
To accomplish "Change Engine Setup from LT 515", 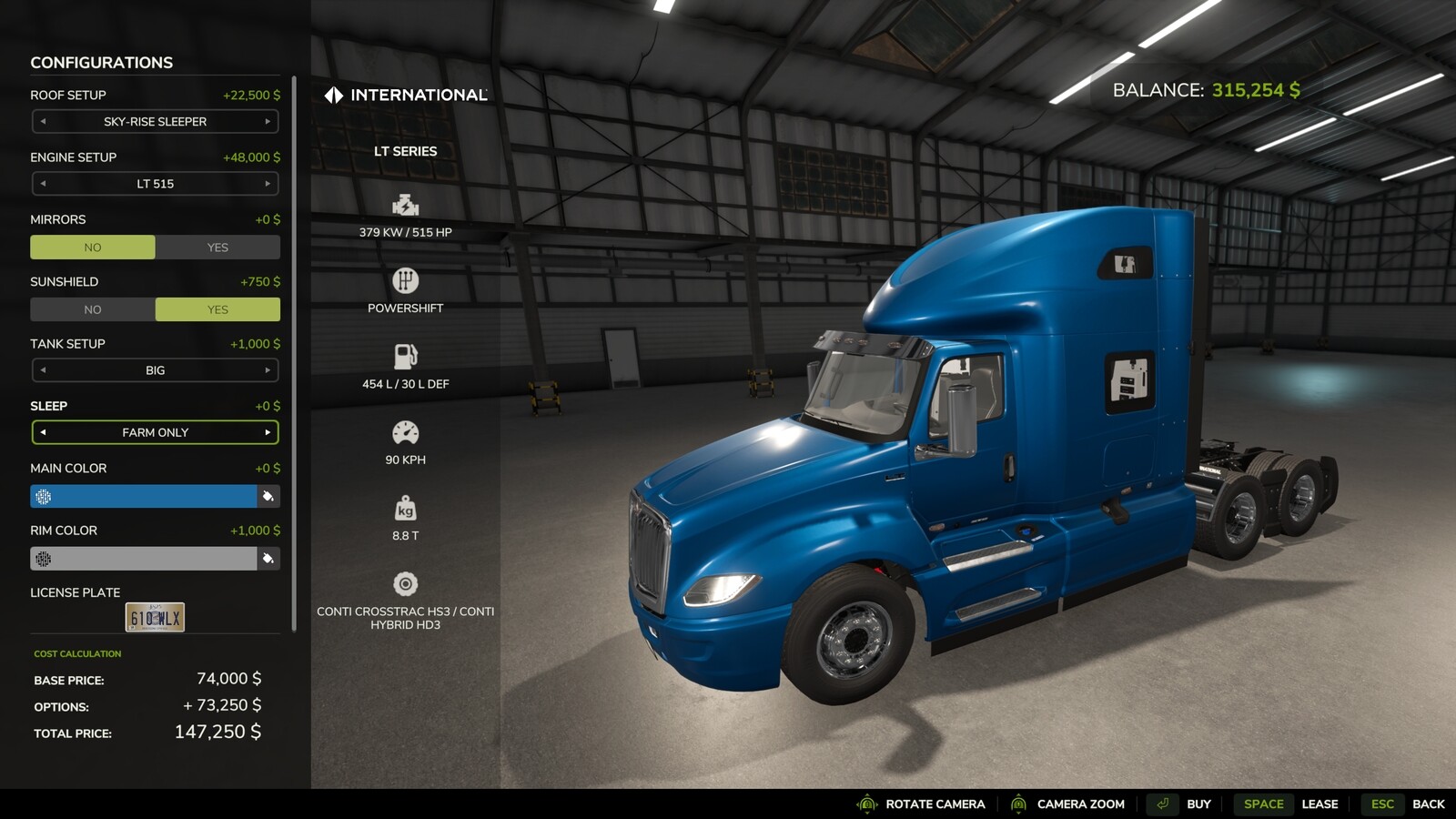I will (x=268, y=184).
